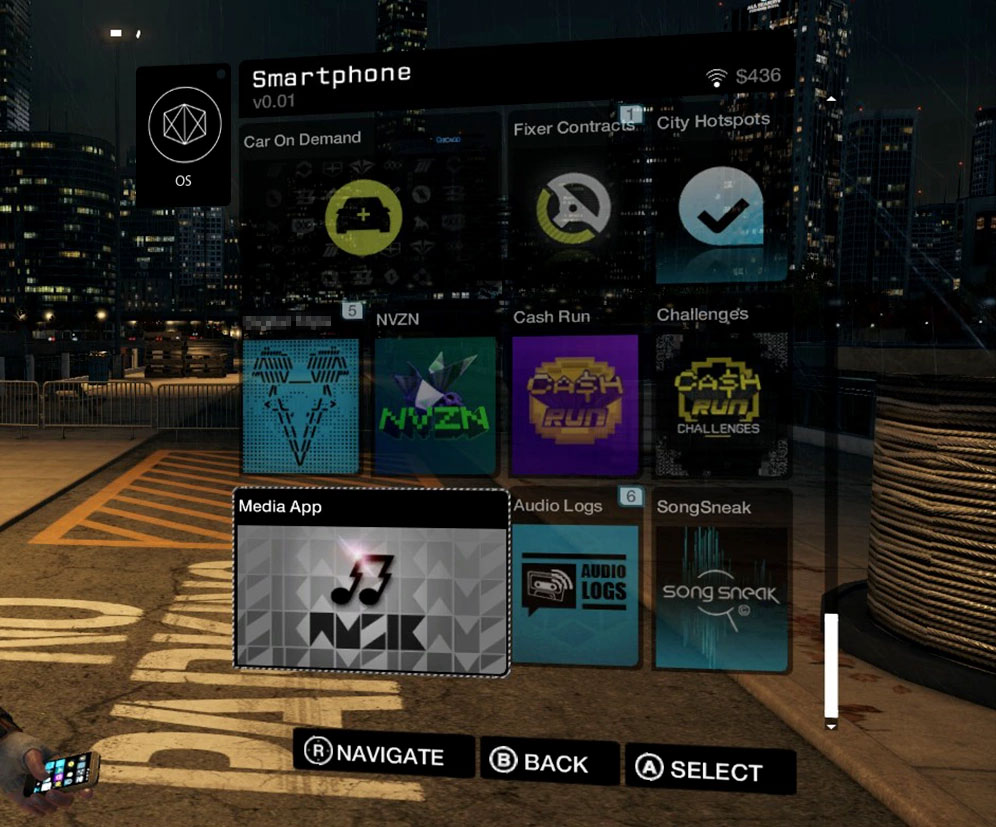Click the app list scrollbar handle
This screenshot has height=827, width=996.
point(830,664)
